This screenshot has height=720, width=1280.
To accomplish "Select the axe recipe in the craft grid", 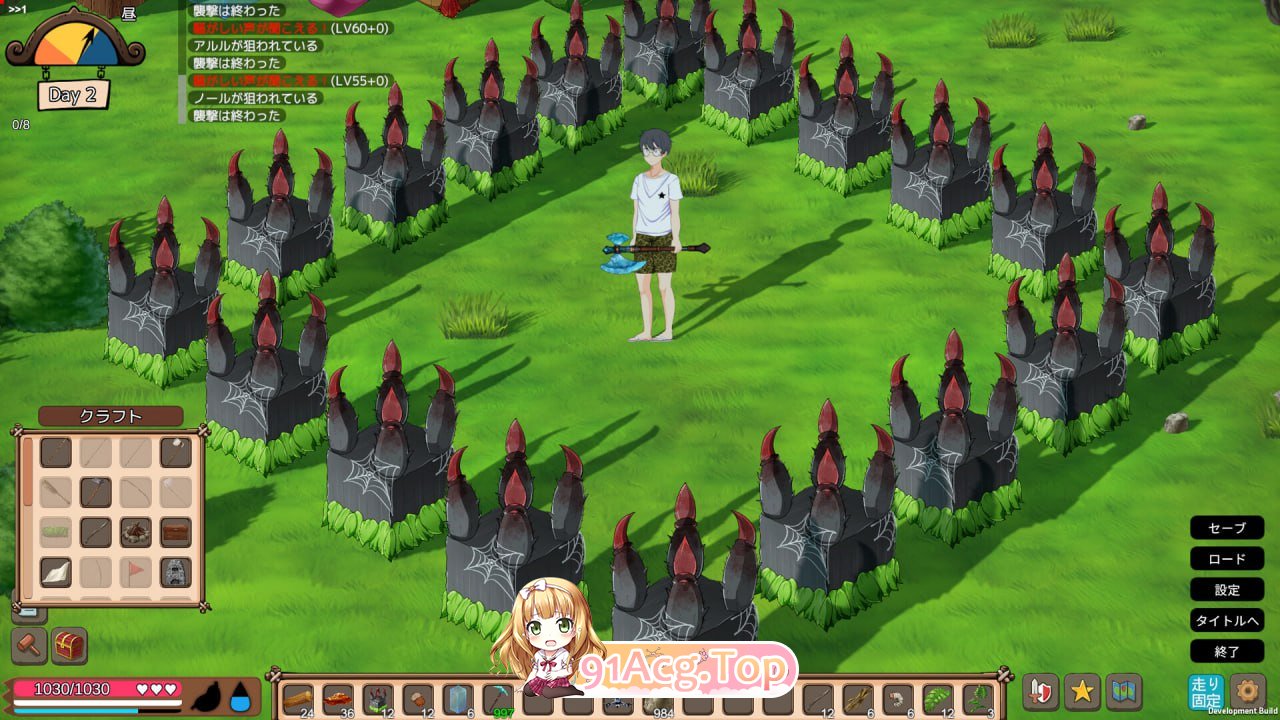I will pos(96,491).
